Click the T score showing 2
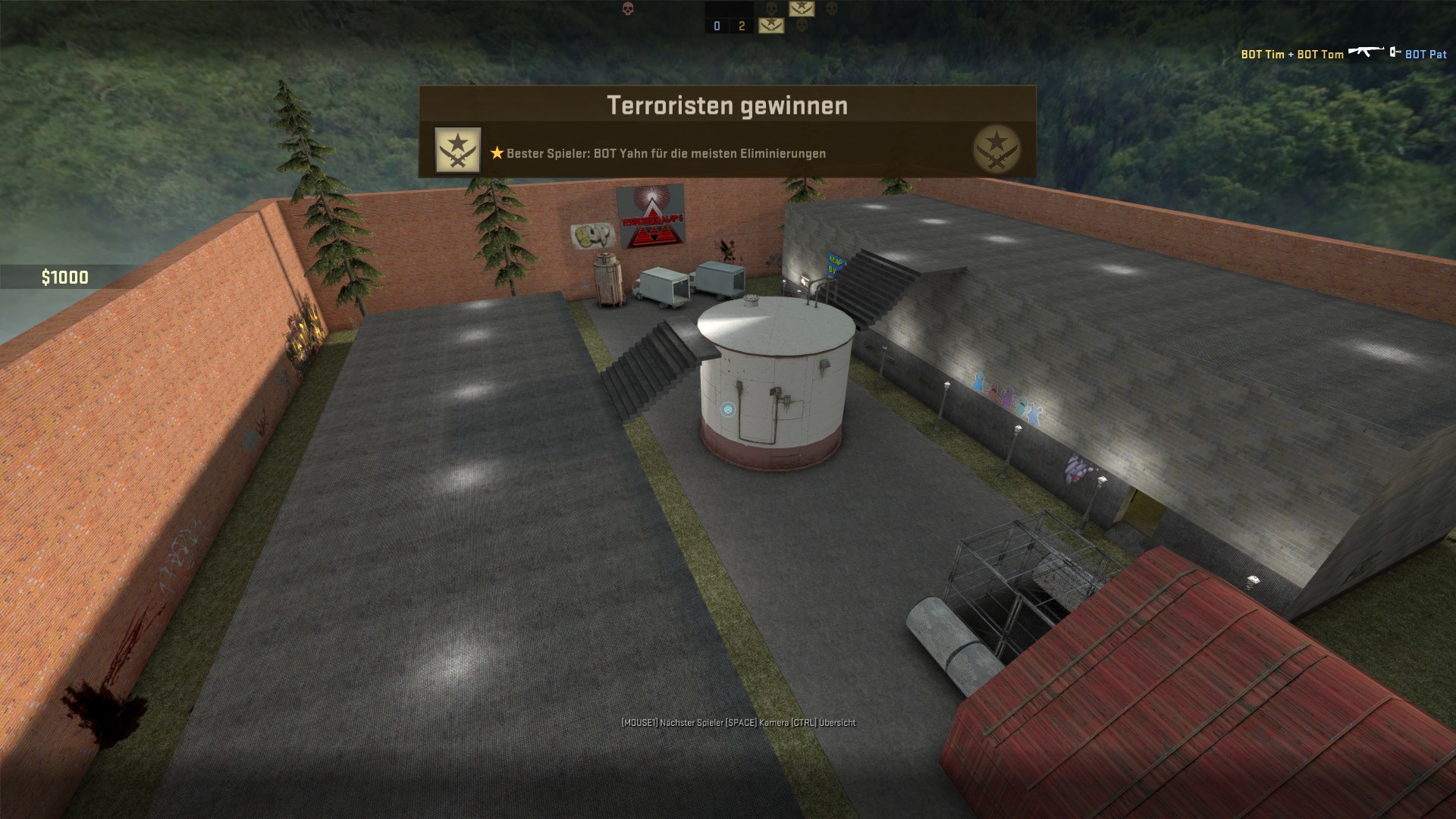 click(742, 25)
